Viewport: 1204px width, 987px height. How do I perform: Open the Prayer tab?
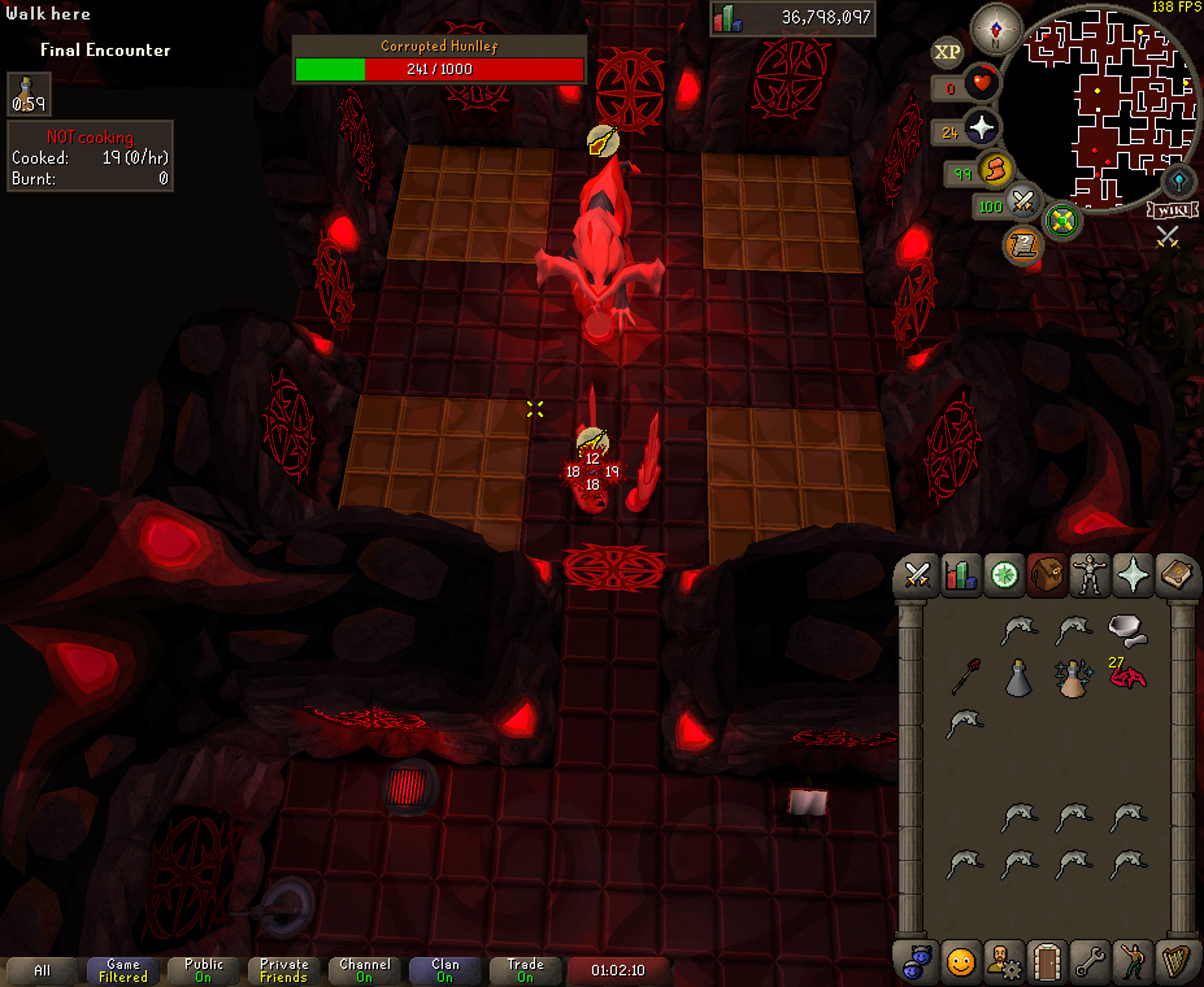(x=1133, y=575)
